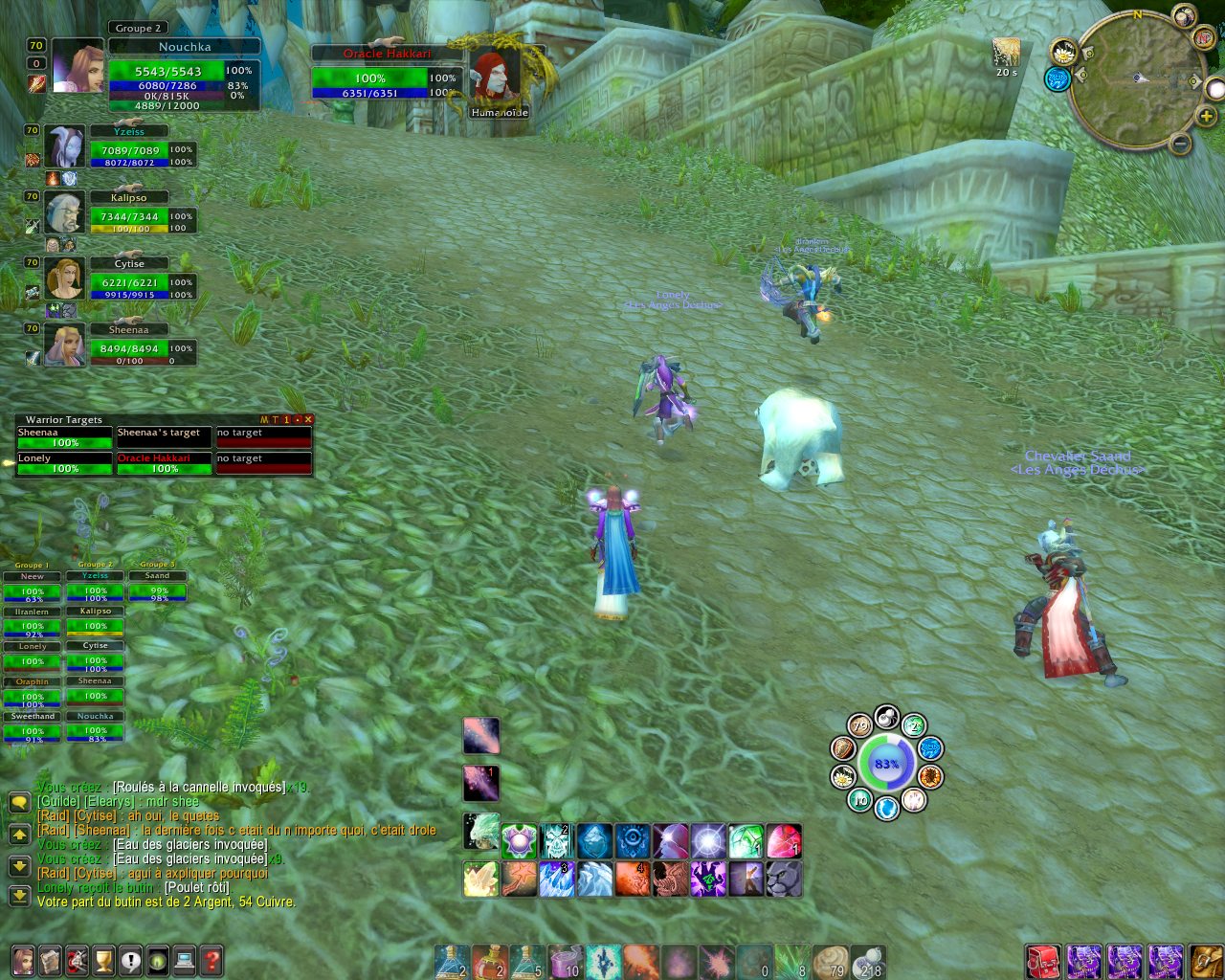Open the character info micro button
The height and width of the screenshot is (980, 1225).
pos(23,960)
